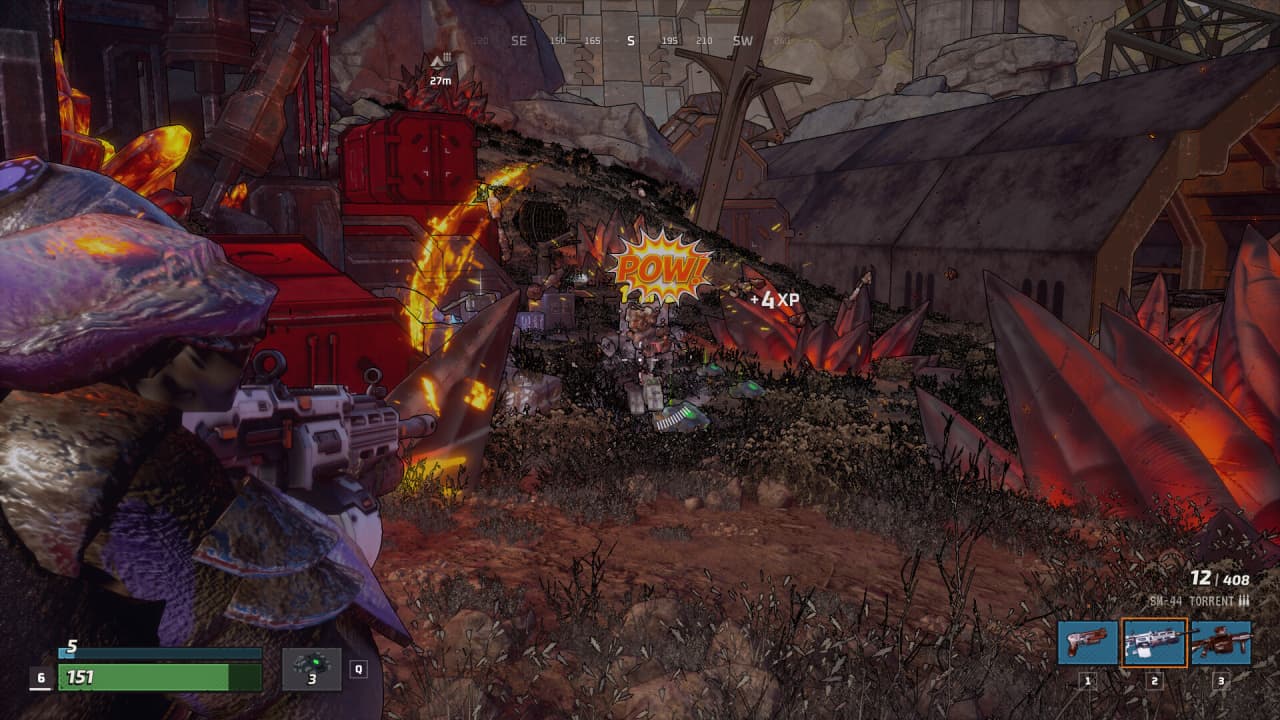The width and height of the screenshot is (1280, 720).
Task: Select the pistol weapon slot
Action: (x=1087, y=642)
